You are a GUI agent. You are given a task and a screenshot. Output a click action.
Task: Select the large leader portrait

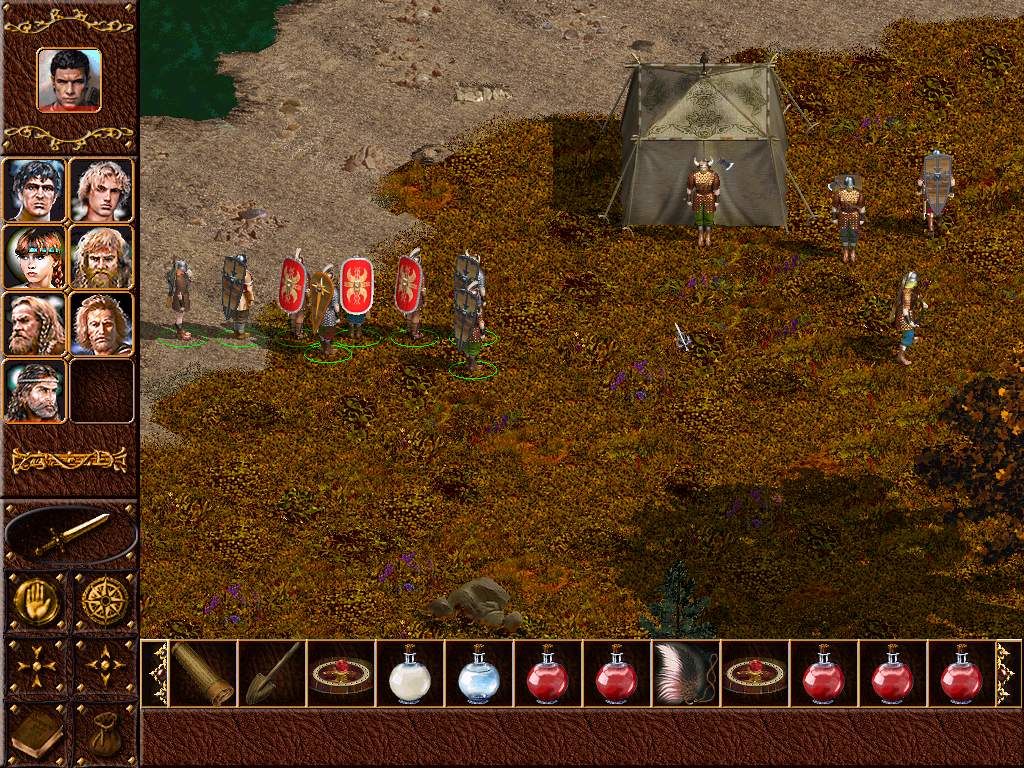point(69,80)
